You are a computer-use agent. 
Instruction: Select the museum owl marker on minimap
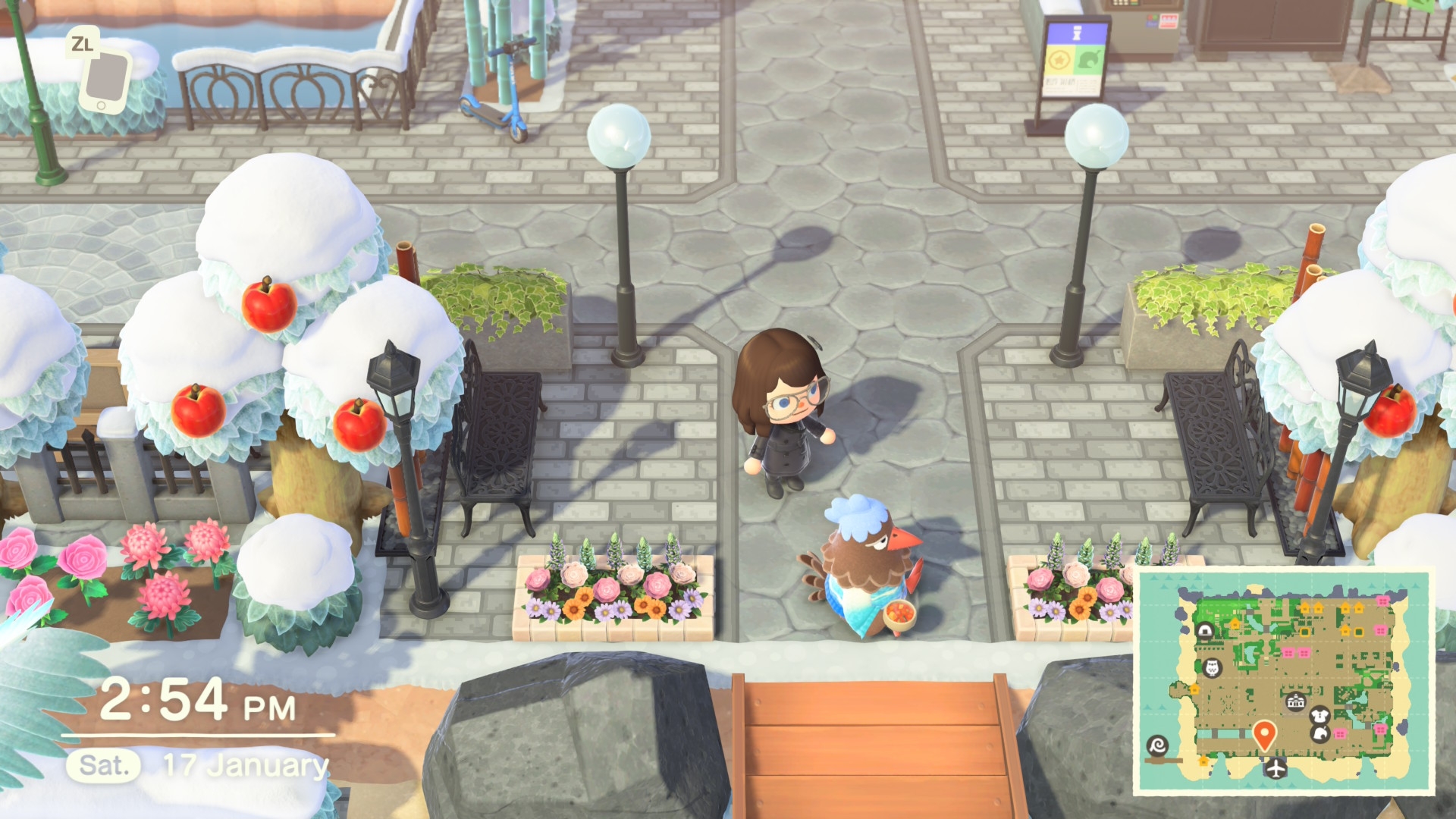click(1211, 668)
